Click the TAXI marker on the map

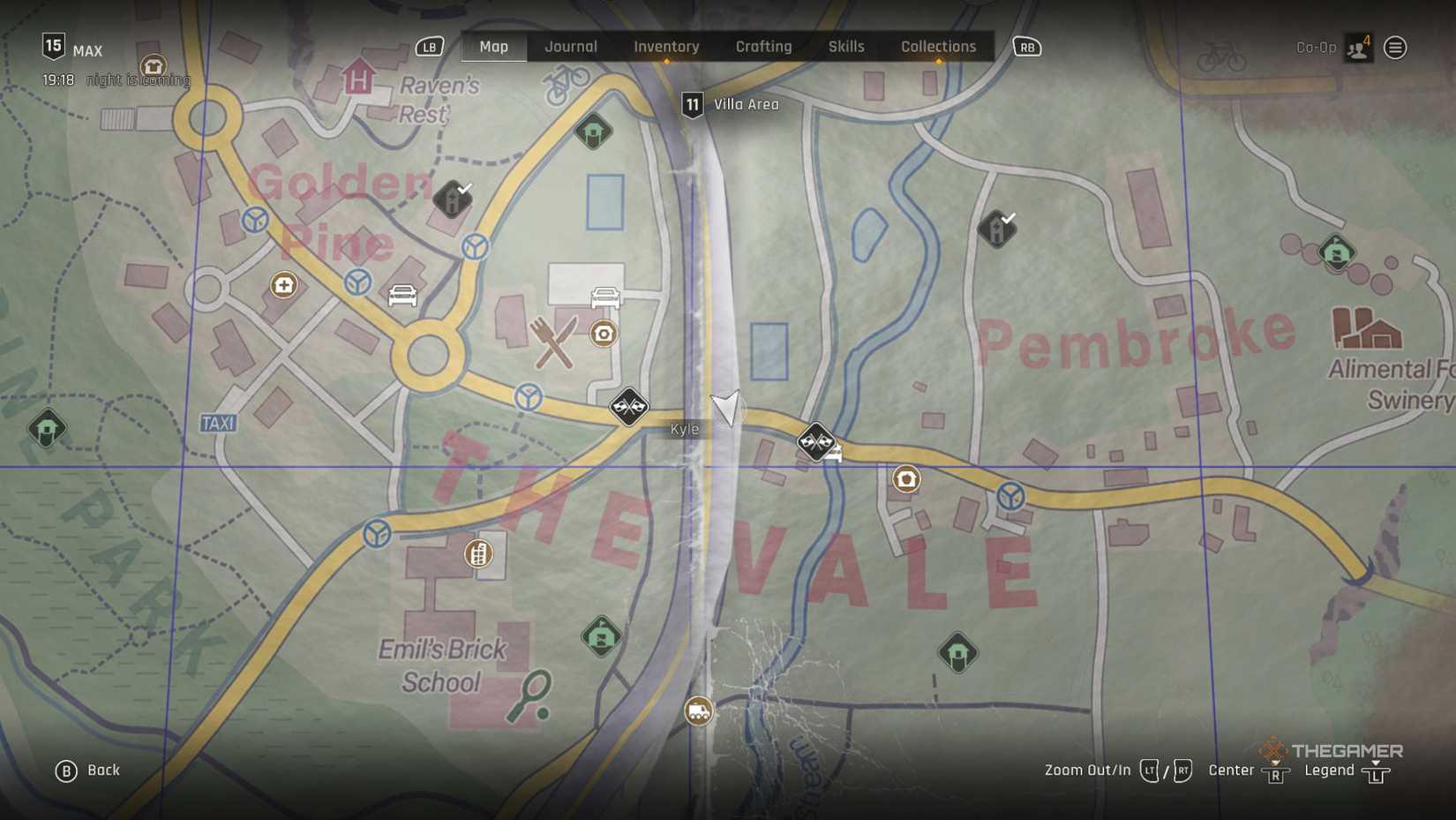coord(218,424)
